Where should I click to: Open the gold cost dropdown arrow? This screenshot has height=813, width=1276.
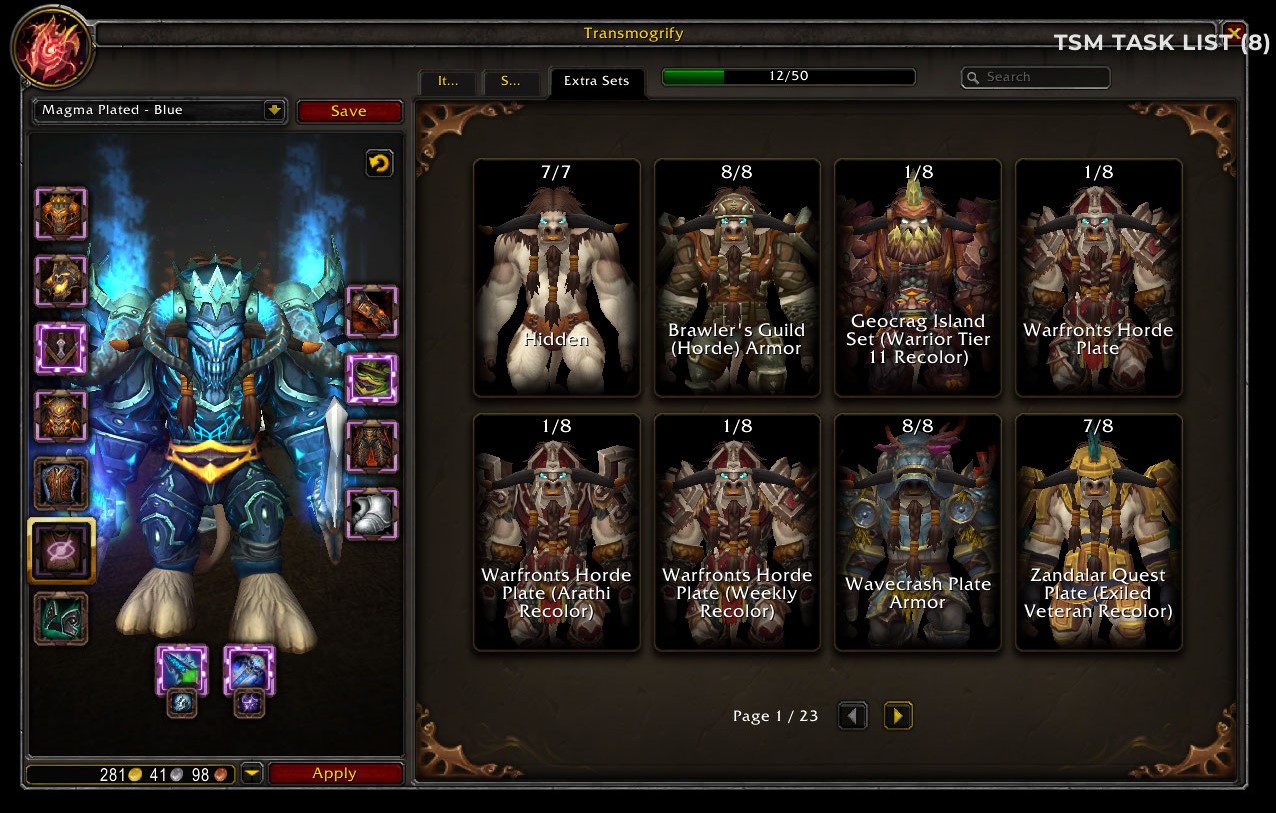pyautogui.click(x=252, y=773)
